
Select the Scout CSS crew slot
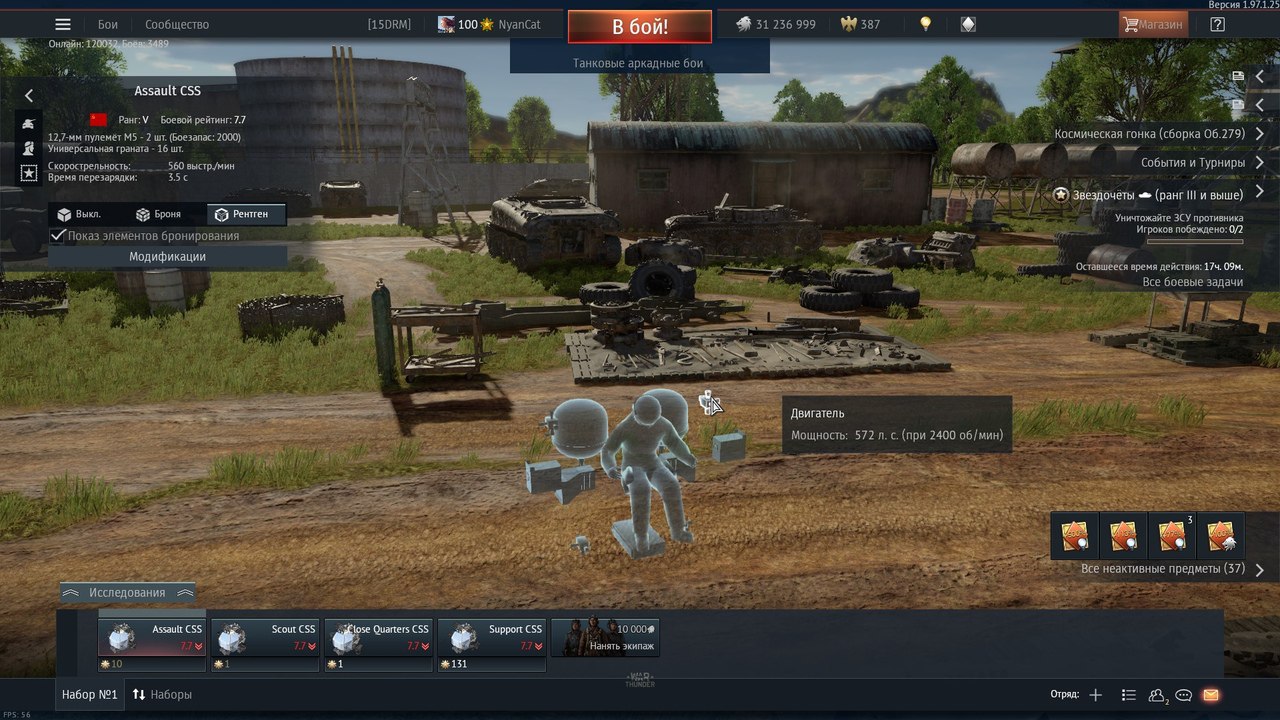(266, 637)
